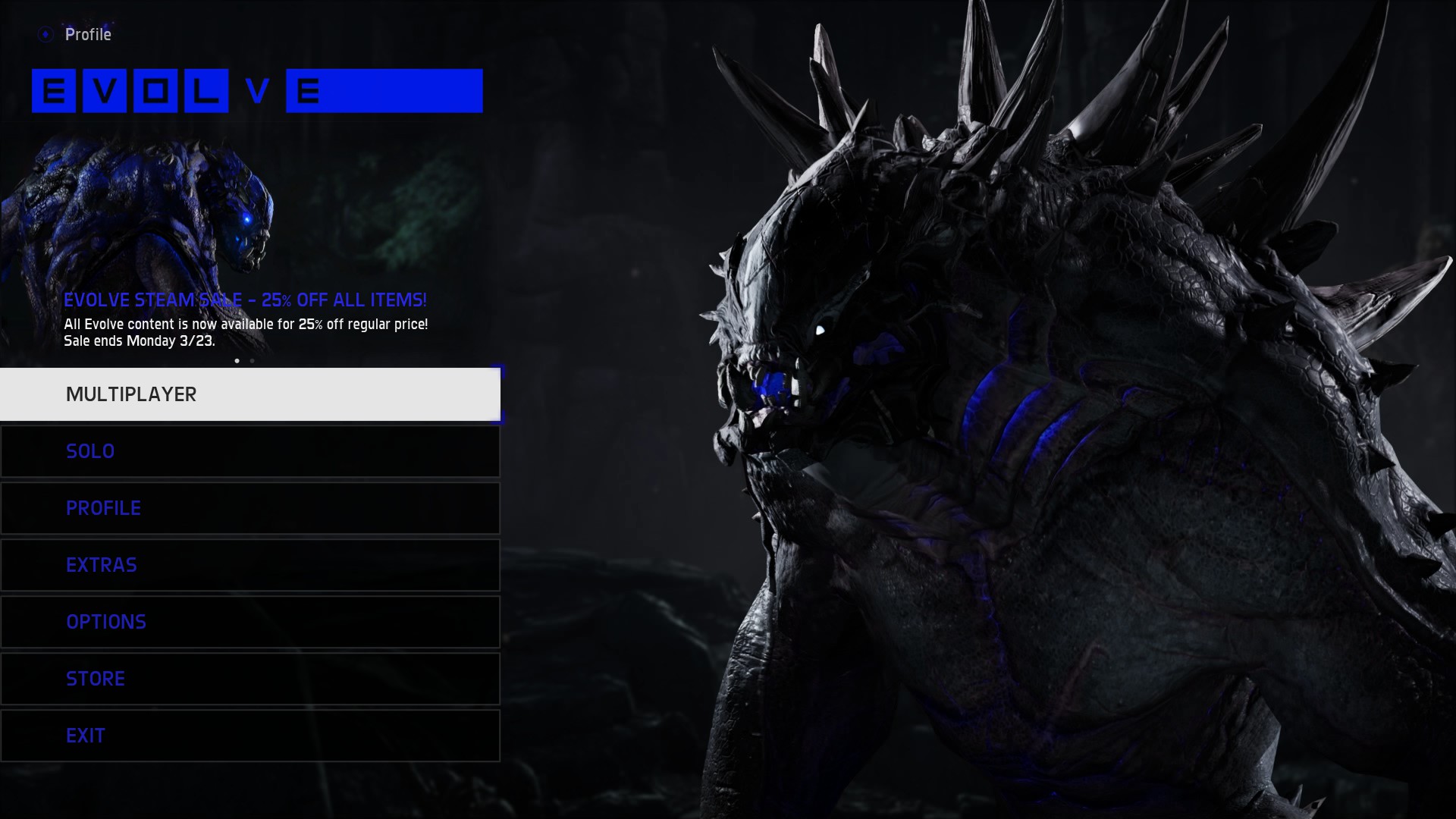
Task: Exit the game via Exit entry
Action: pos(249,736)
